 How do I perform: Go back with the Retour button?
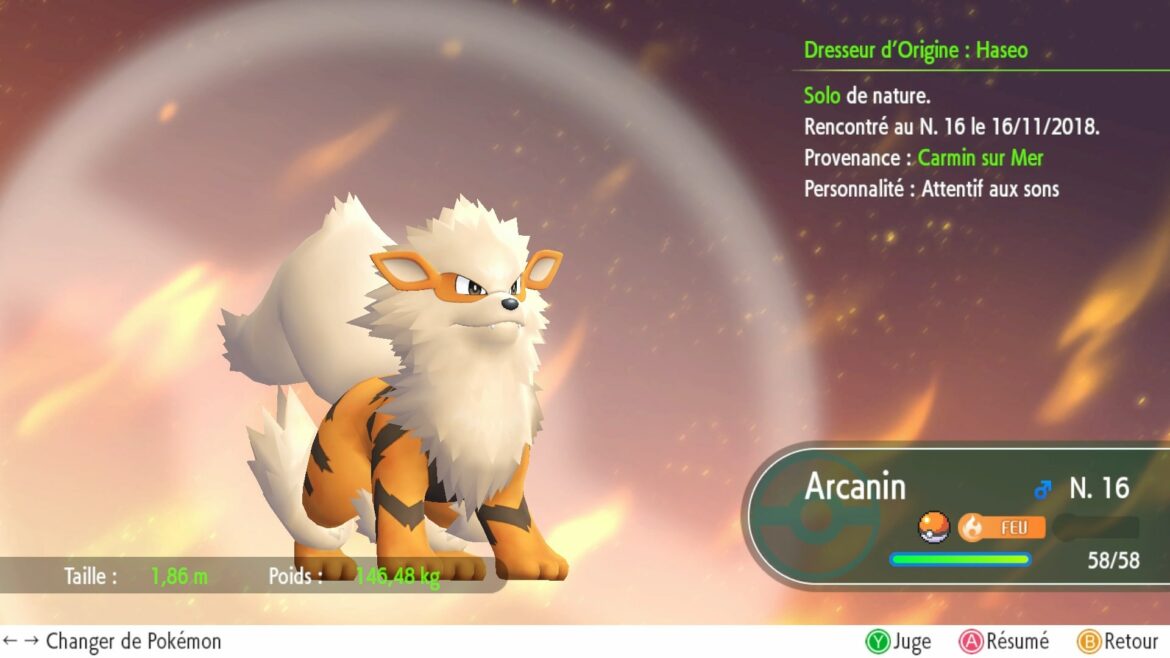pos(1117,641)
